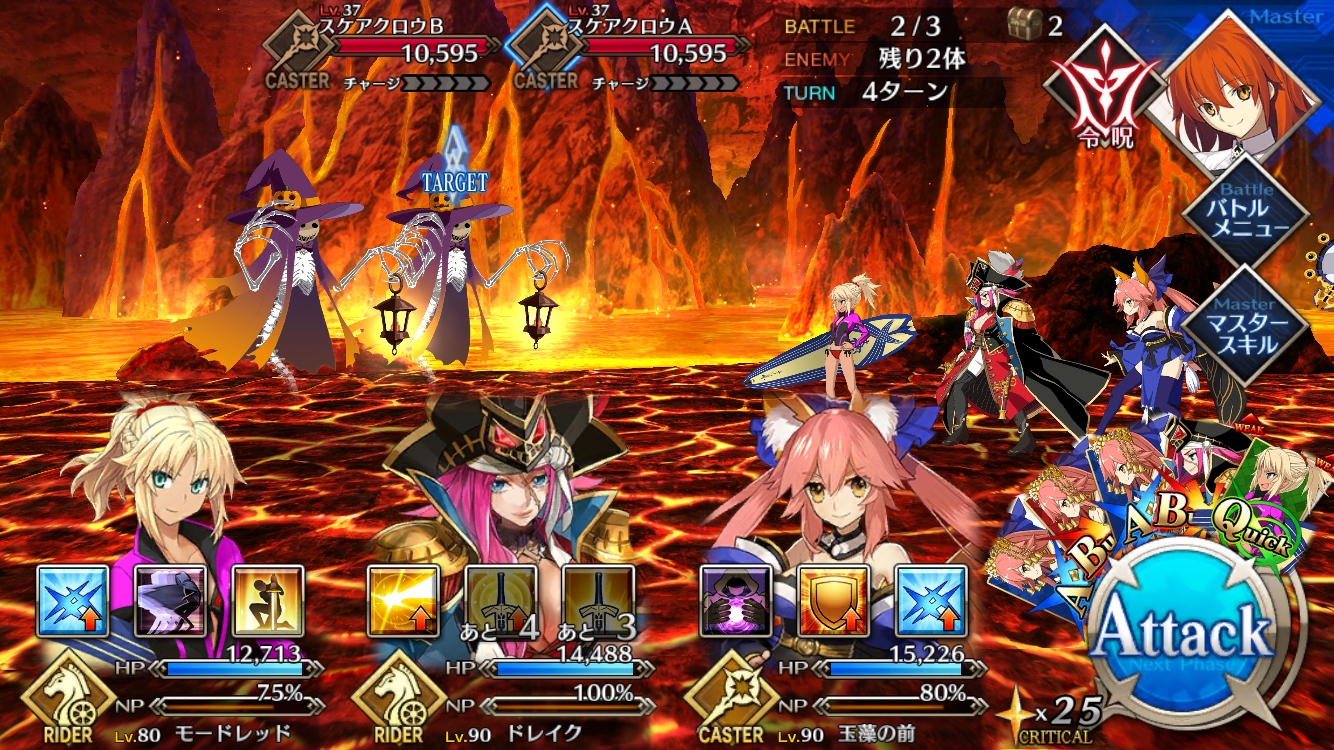Open the Battle Menu (バトルメニュー)

pos(1245,210)
